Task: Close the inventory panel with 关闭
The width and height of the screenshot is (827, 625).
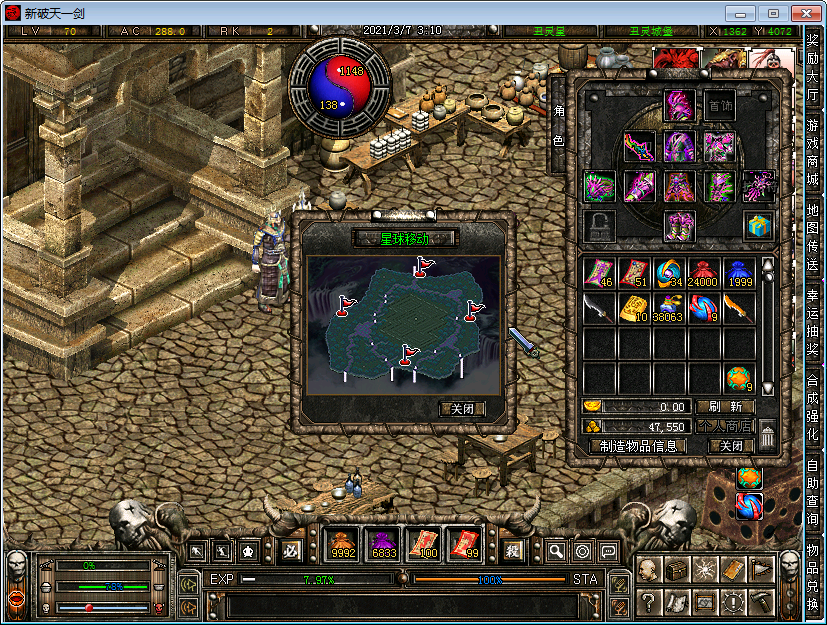Action: [x=731, y=446]
